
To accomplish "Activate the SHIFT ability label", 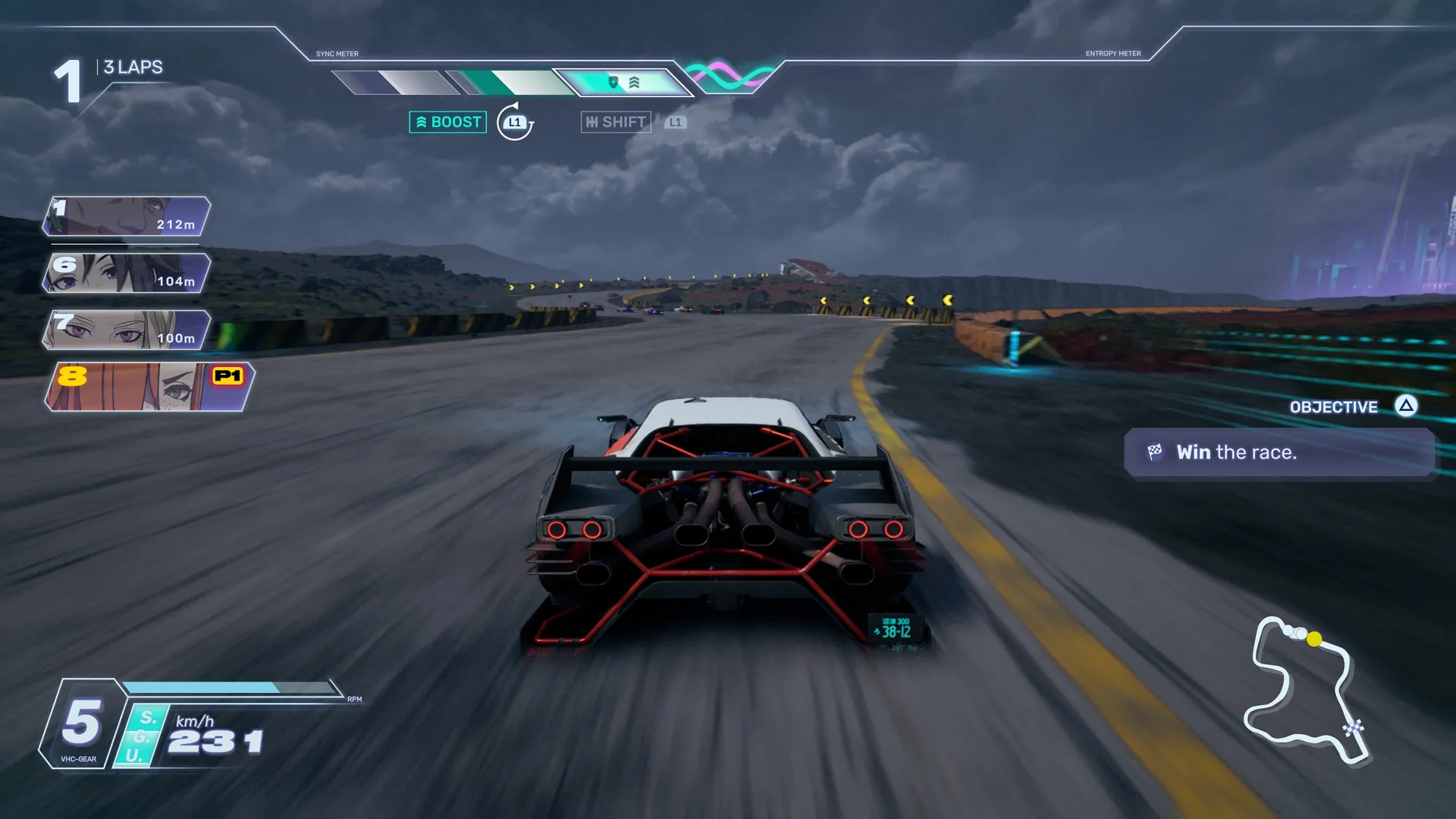I will click(x=616, y=122).
